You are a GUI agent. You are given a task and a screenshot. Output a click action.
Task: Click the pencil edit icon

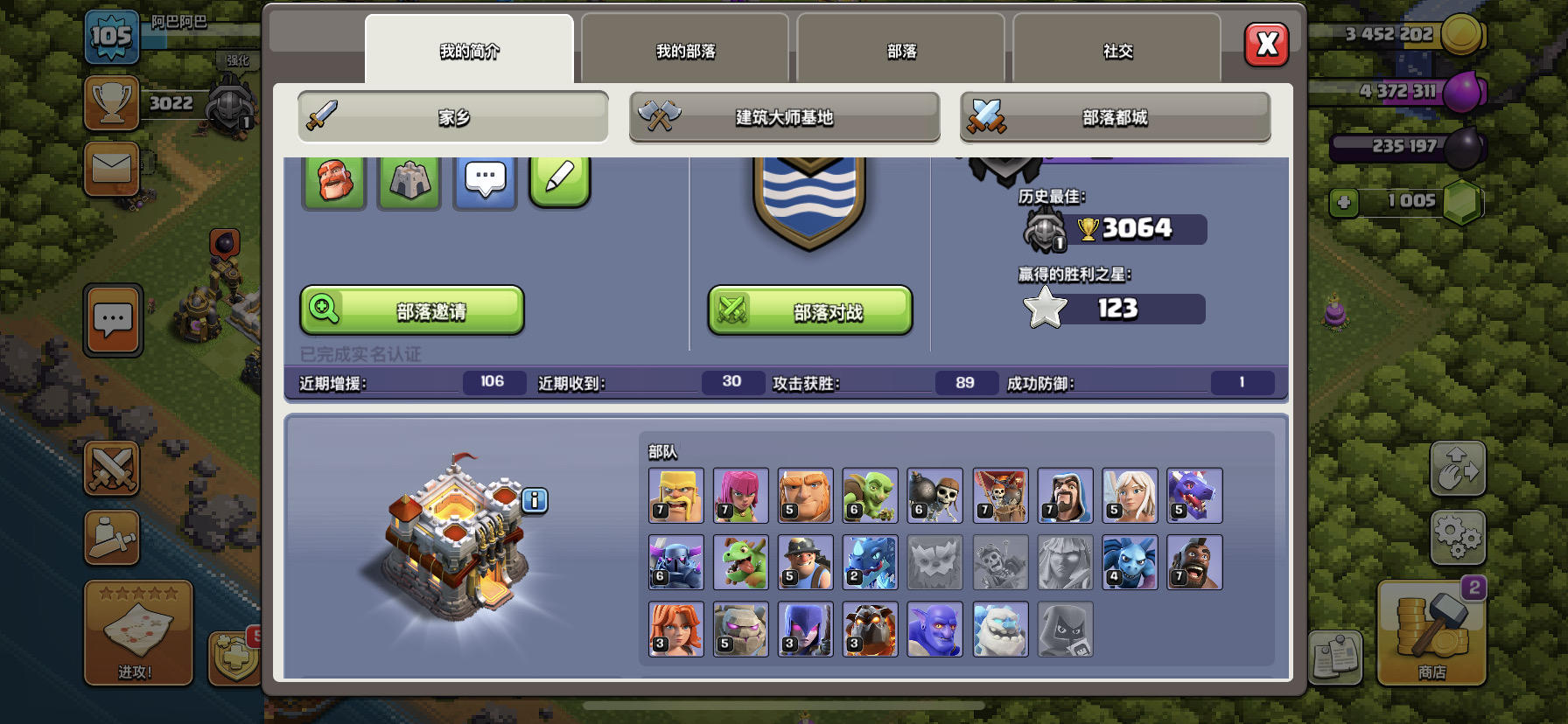[560, 179]
